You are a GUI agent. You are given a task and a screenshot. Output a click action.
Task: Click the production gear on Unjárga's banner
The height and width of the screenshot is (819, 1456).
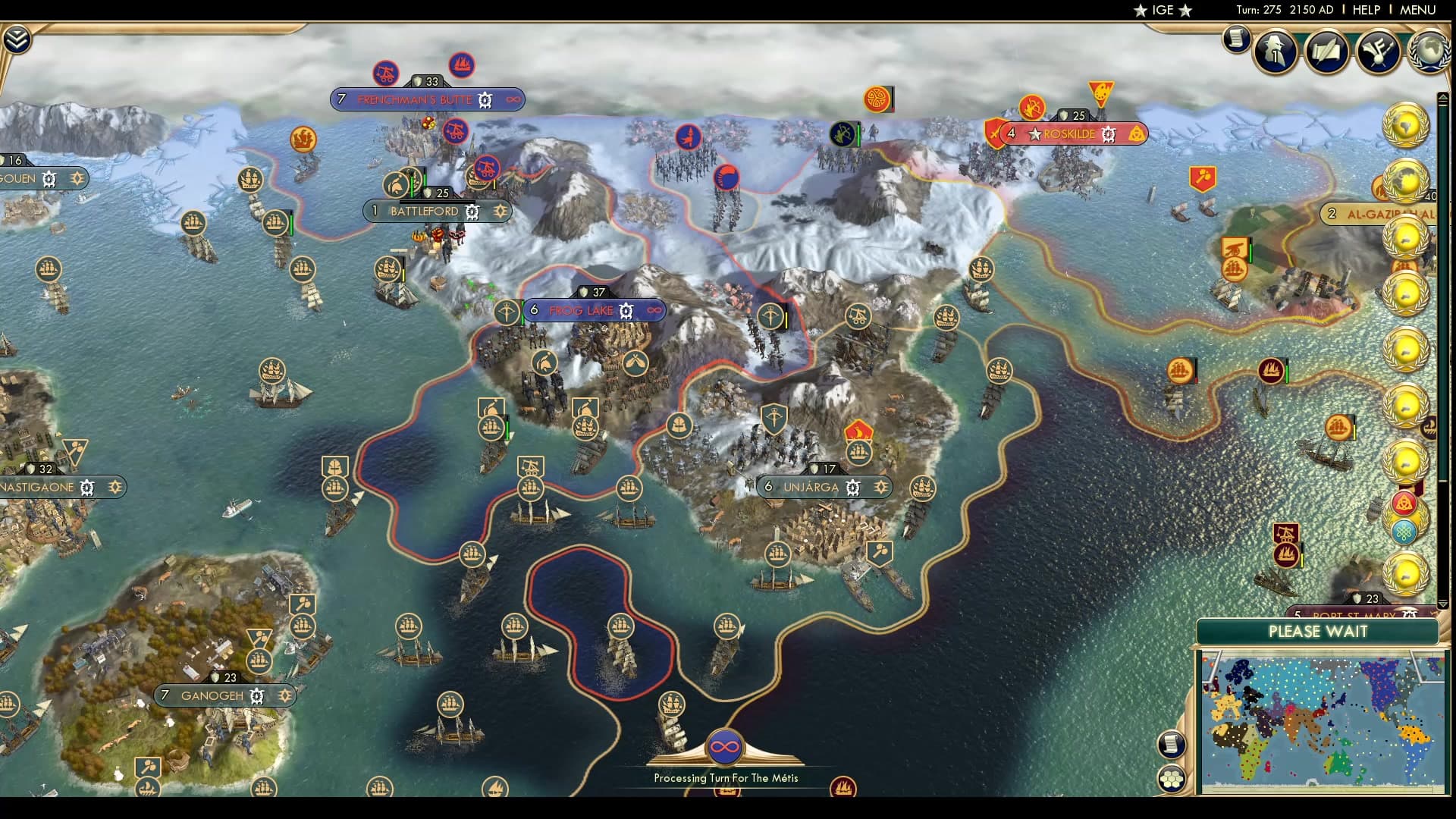click(x=854, y=488)
